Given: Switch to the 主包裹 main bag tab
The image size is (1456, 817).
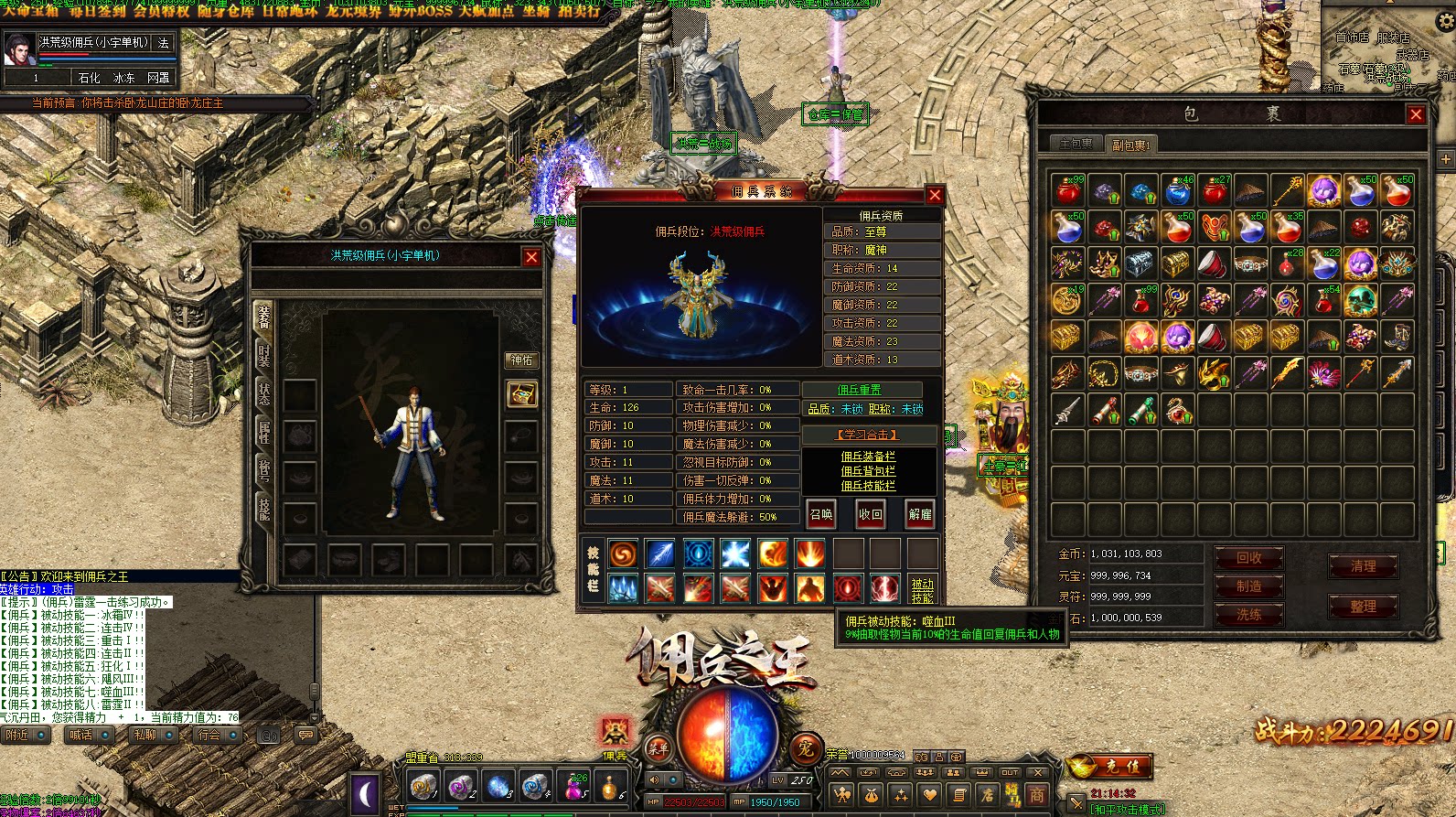Looking at the screenshot, I should (x=1076, y=144).
